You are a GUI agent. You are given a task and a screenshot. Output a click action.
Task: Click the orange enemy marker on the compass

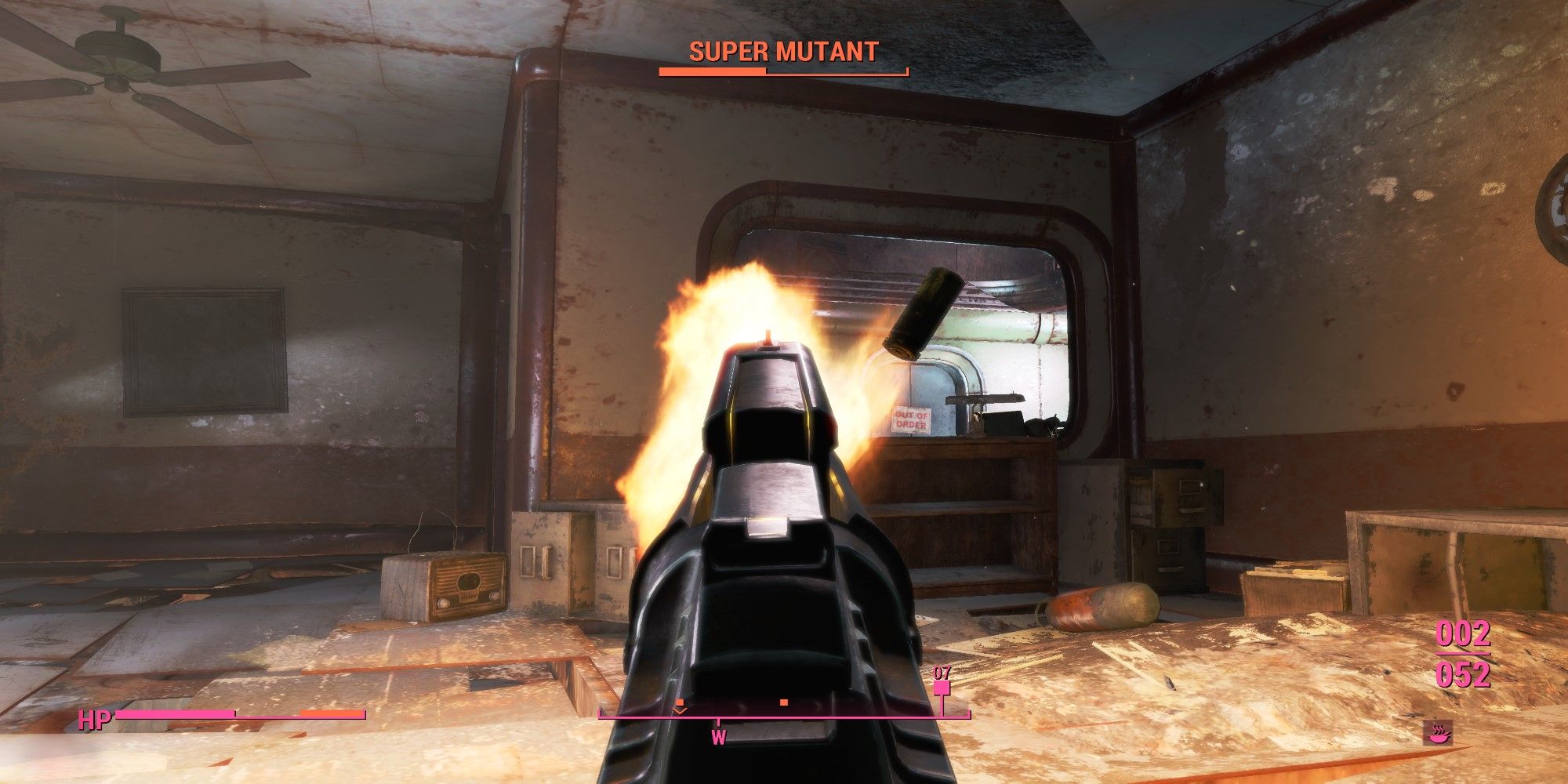tap(681, 702)
